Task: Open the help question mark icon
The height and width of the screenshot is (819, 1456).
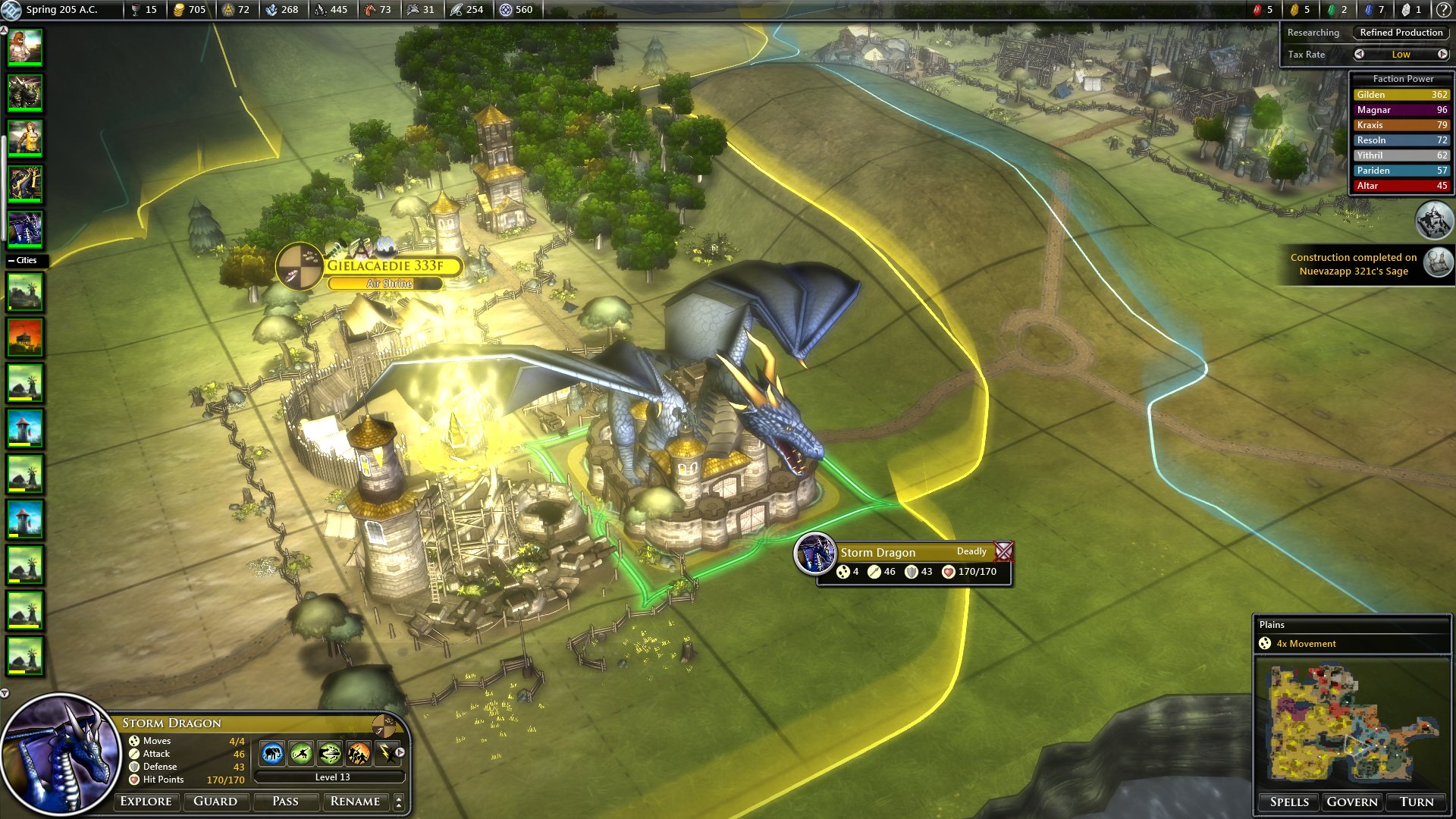Action: click(1443, 10)
